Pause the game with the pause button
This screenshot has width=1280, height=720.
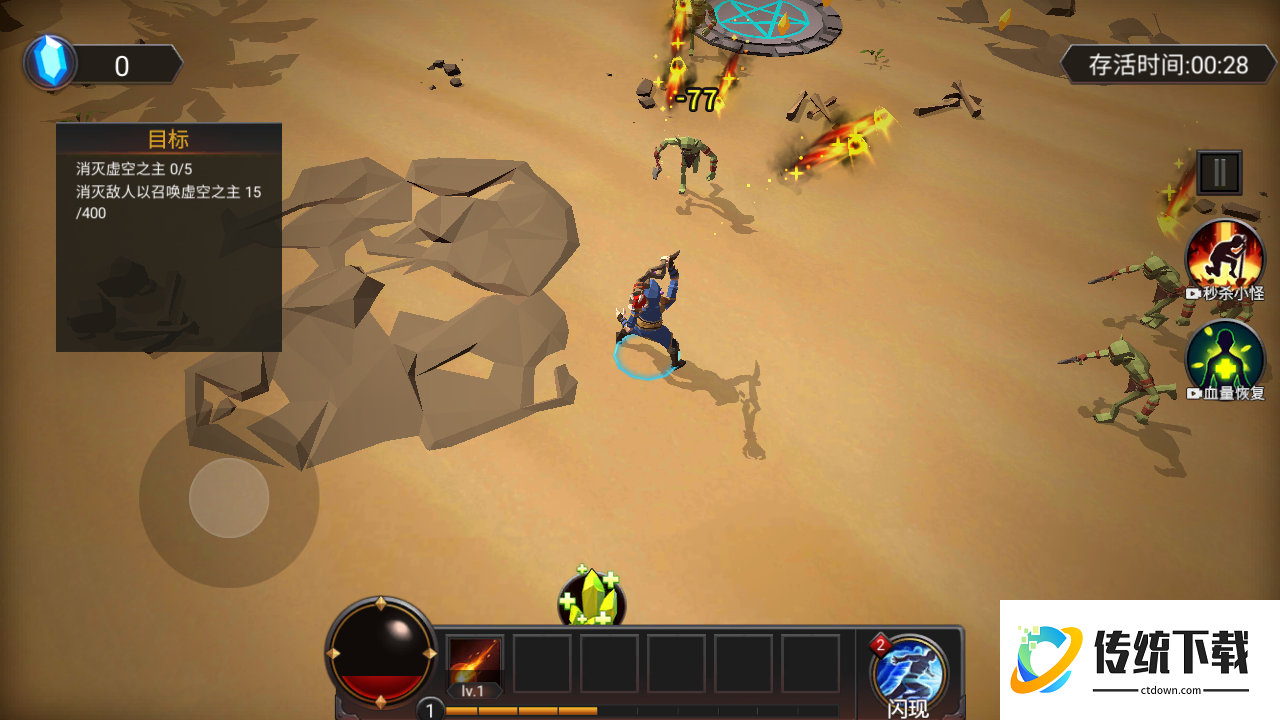(1219, 173)
